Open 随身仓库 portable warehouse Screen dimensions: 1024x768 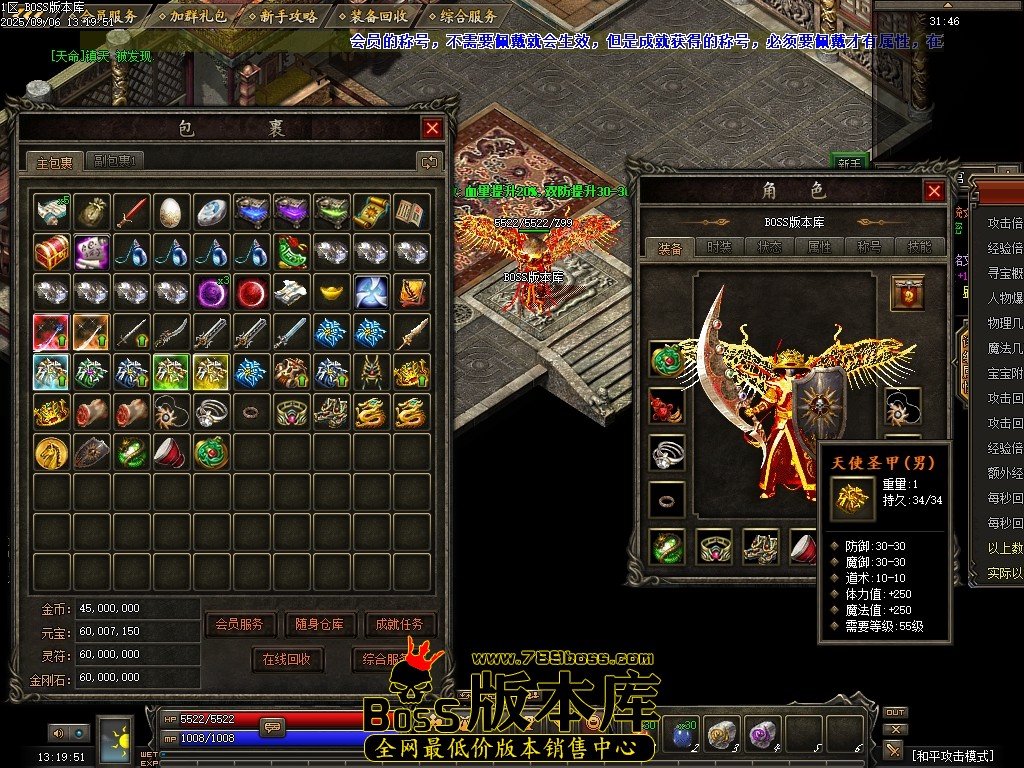pyautogui.click(x=319, y=624)
